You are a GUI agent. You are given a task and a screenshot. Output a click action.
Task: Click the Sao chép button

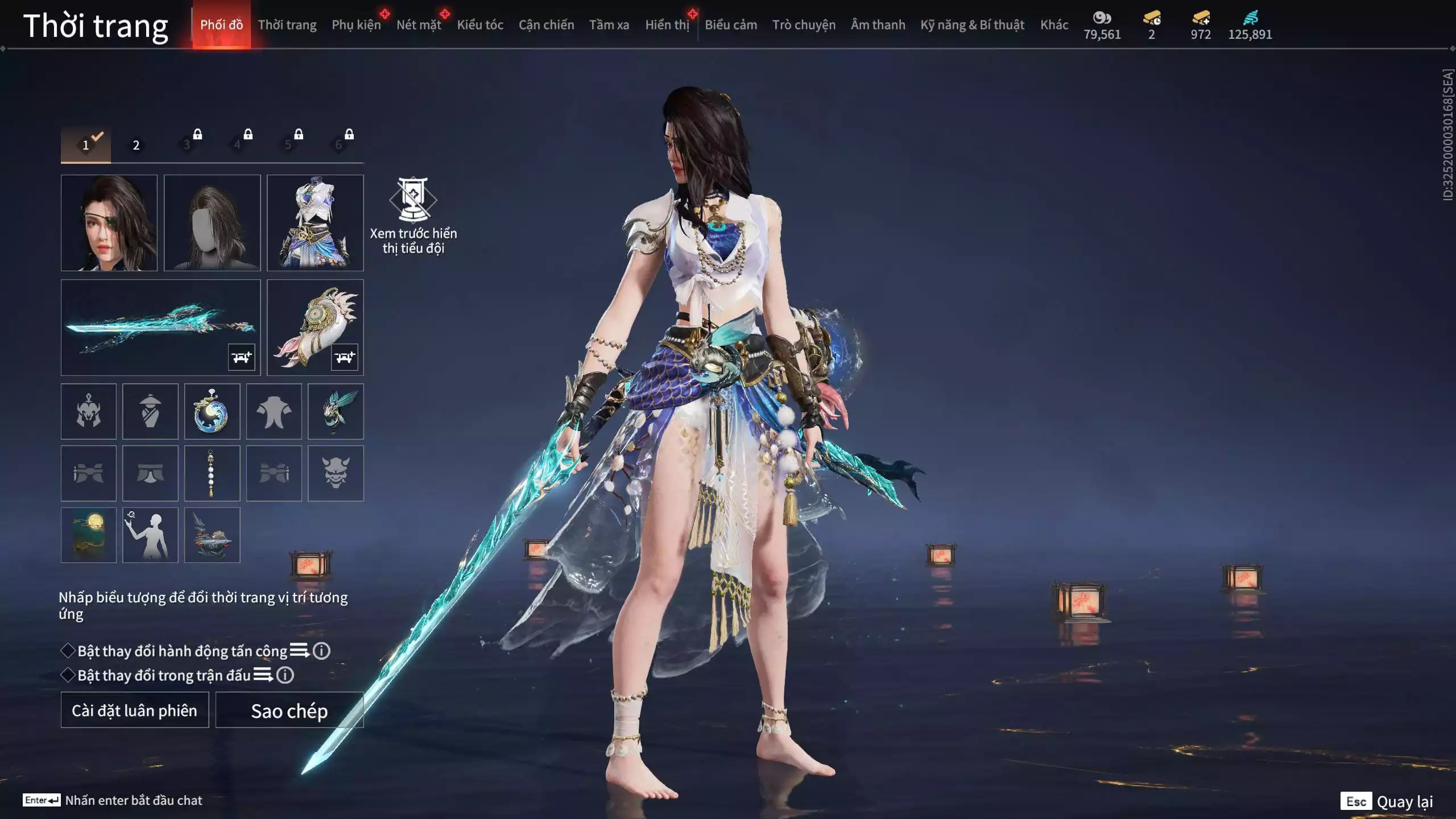(x=289, y=710)
